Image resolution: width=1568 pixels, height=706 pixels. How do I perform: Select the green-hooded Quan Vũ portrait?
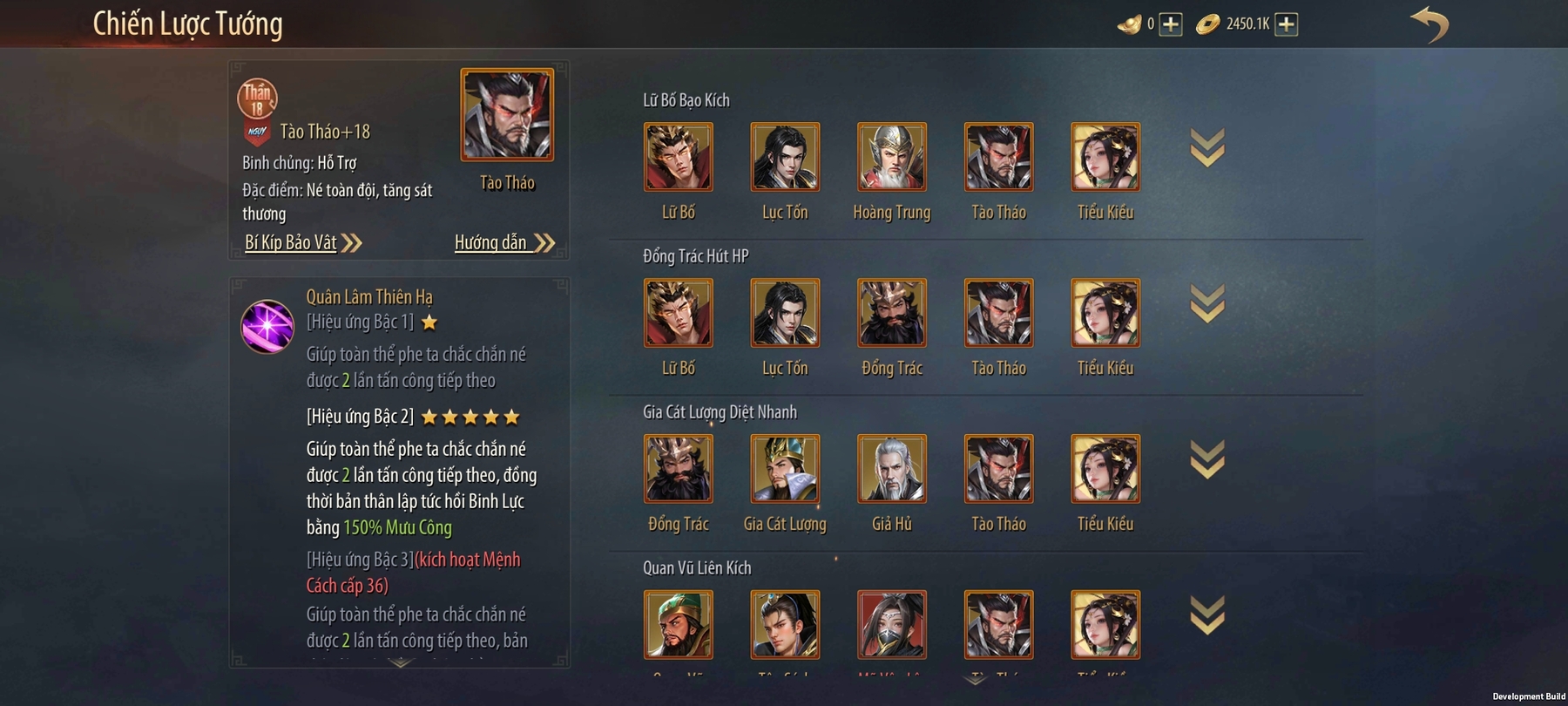click(678, 625)
